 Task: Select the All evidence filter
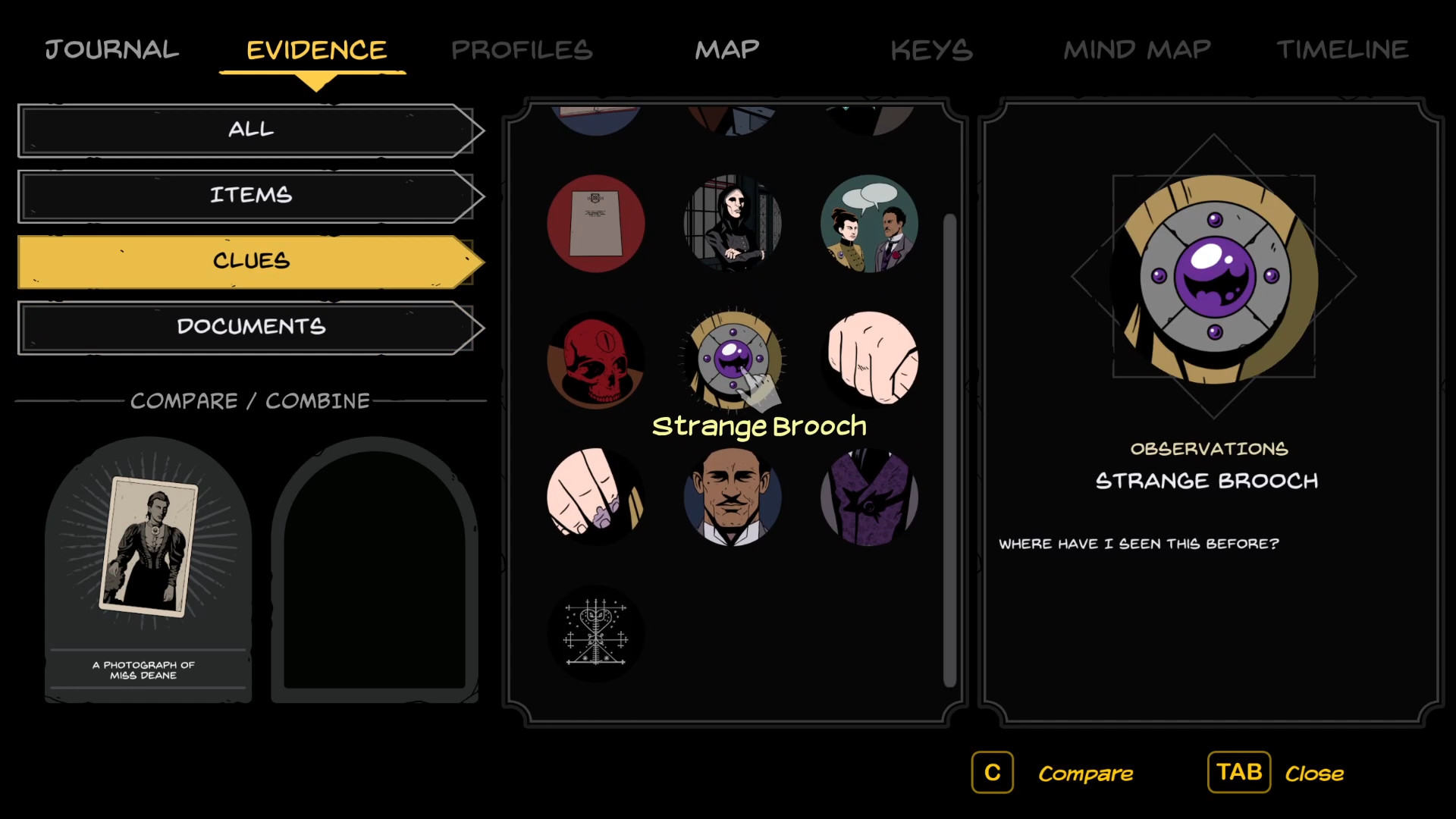(x=250, y=130)
